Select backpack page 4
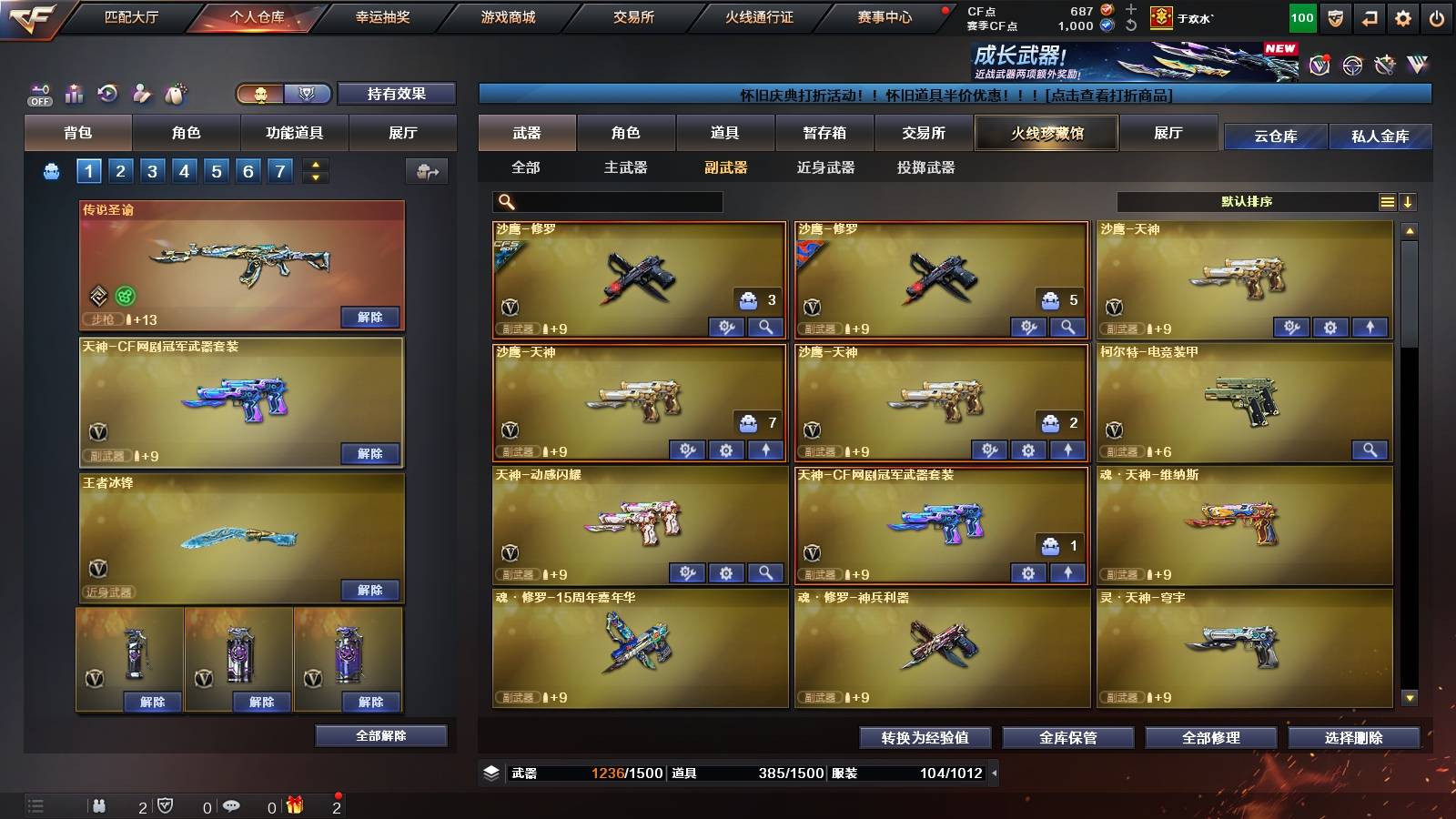This screenshot has height=819, width=1456. point(185,169)
